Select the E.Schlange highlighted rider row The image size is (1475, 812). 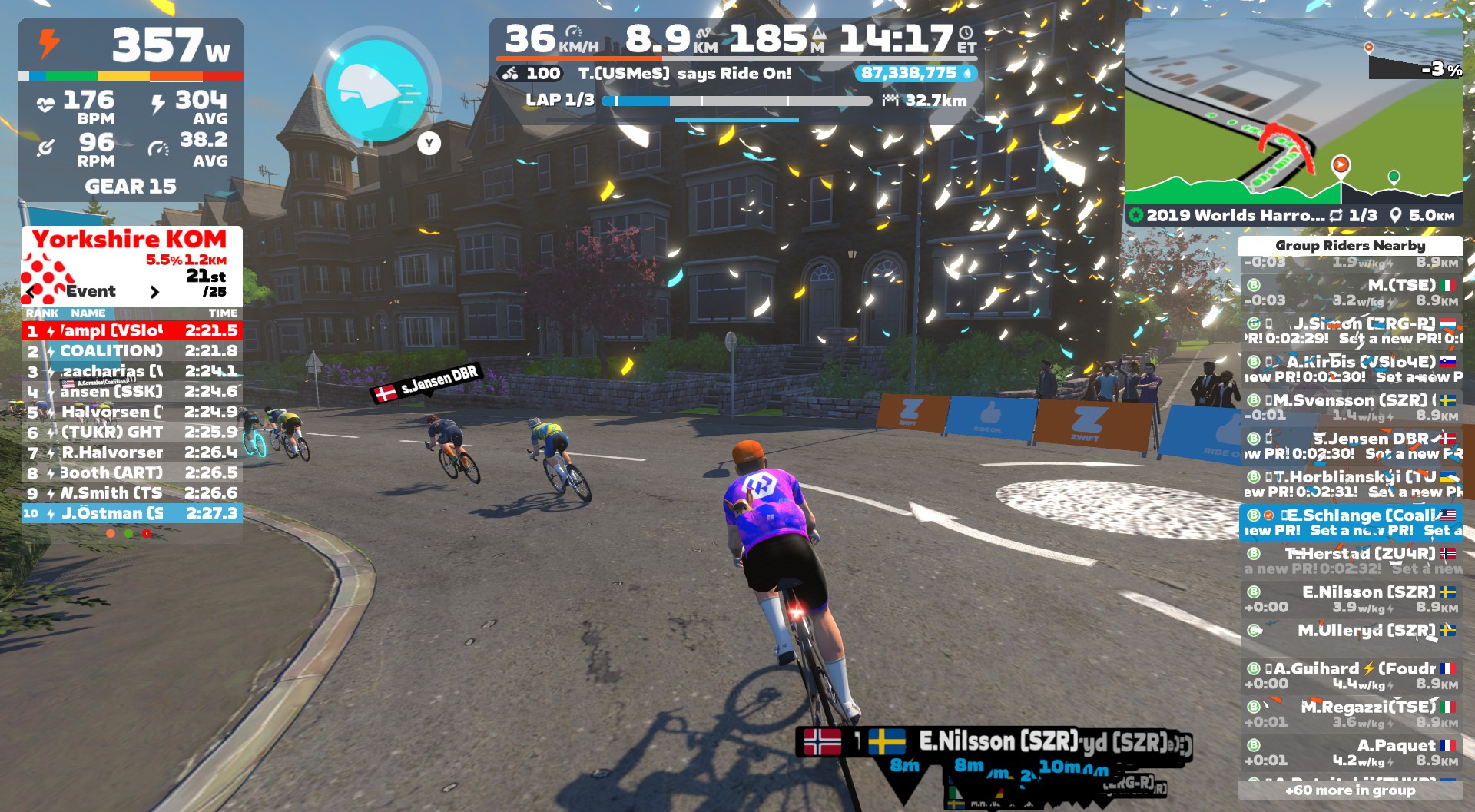pos(1351,522)
